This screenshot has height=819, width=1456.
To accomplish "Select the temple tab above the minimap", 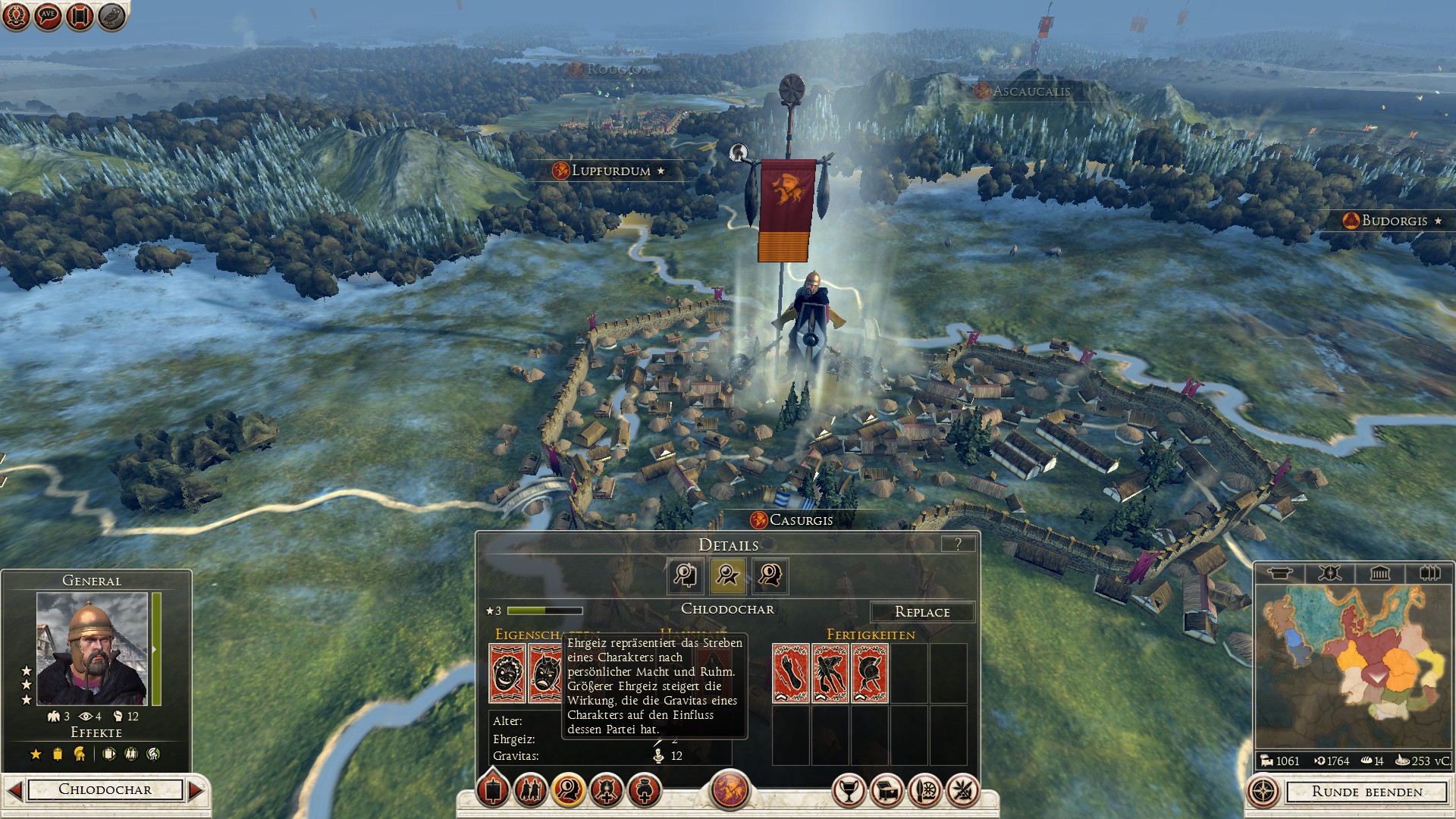I will [x=1379, y=573].
